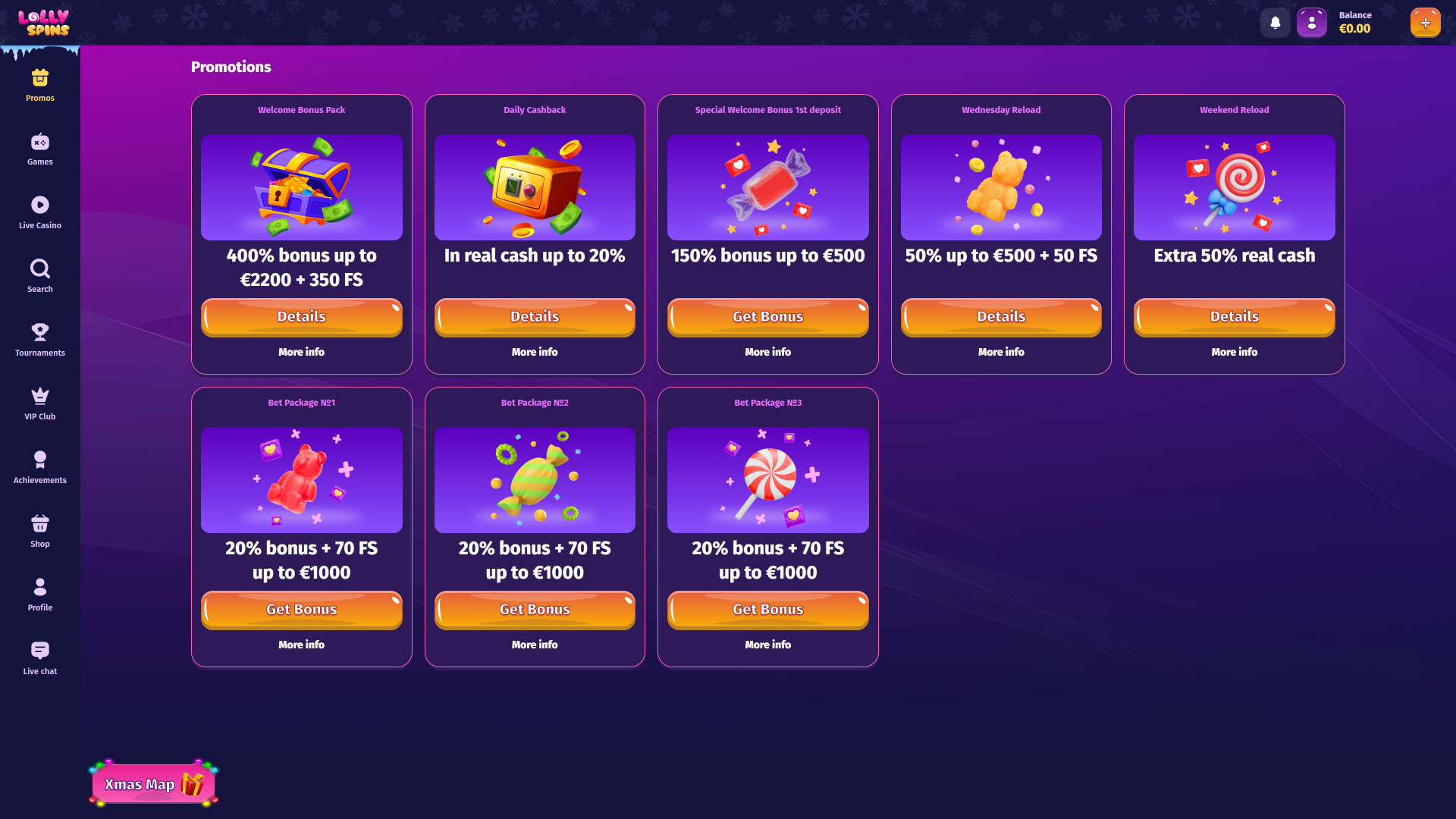Open More info under Weekend Reload
The height and width of the screenshot is (819, 1456).
tap(1234, 352)
